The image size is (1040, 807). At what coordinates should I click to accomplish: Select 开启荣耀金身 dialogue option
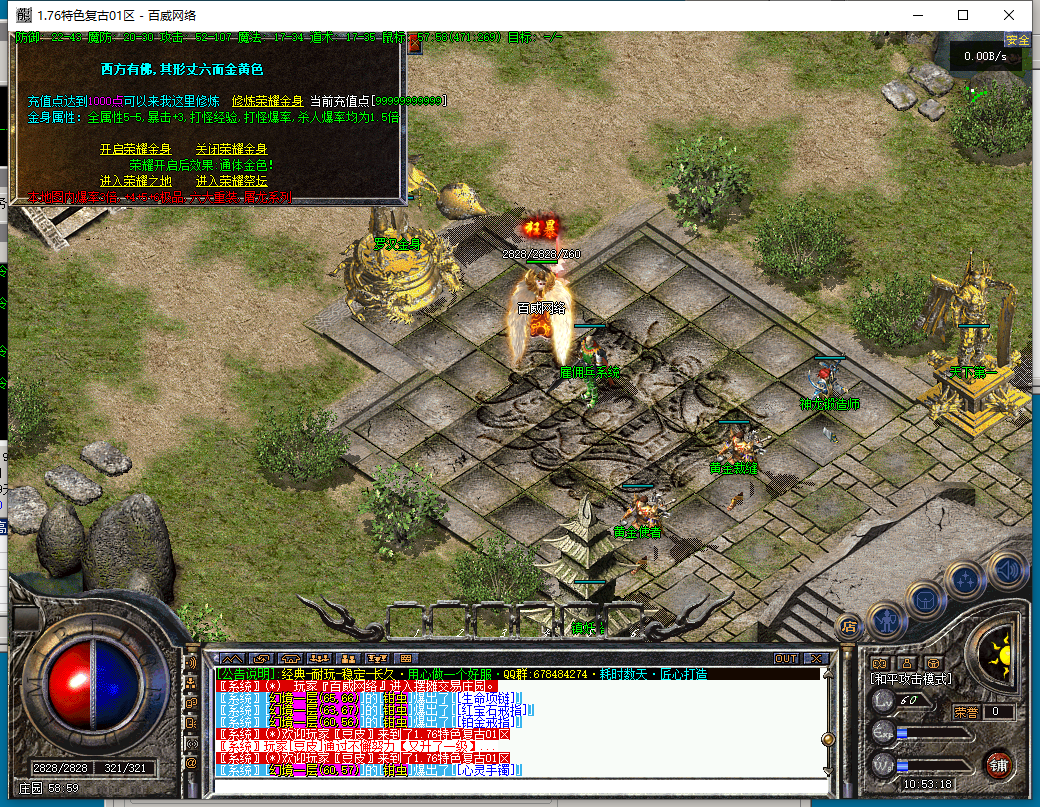(x=135, y=149)
